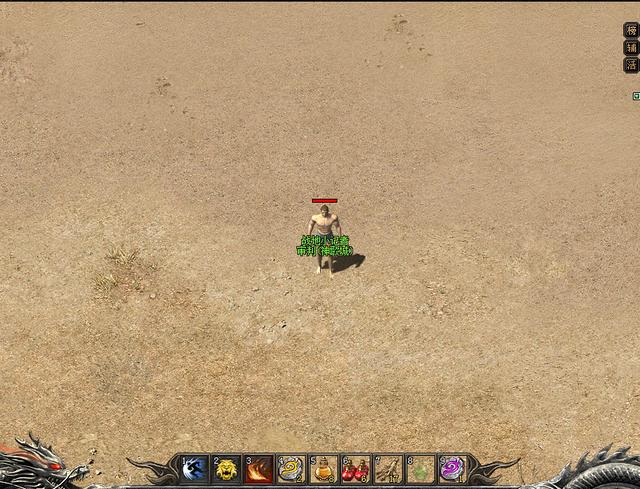Use the red potion bundle in slot 6
640x489 pixels.
356,469
